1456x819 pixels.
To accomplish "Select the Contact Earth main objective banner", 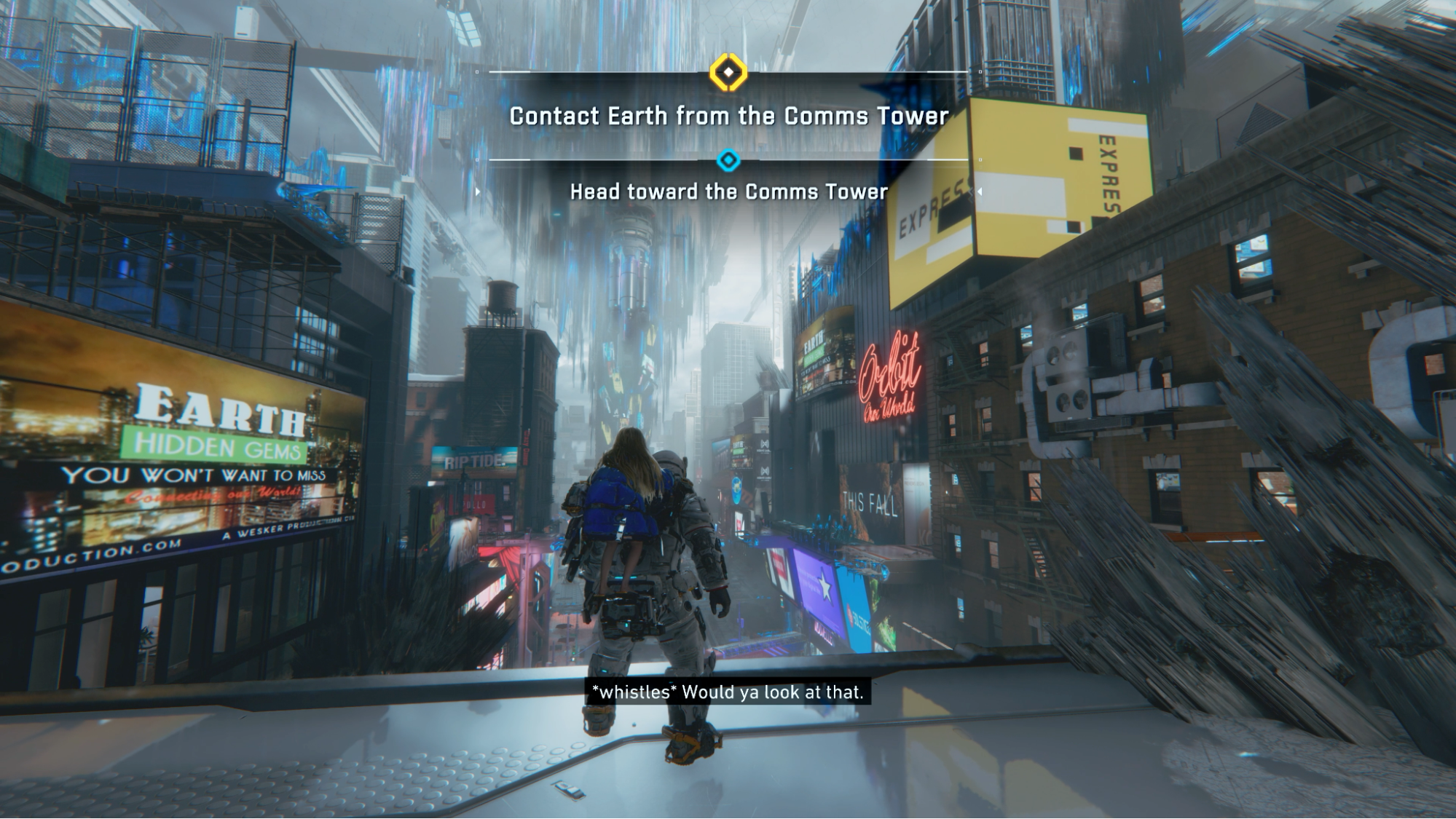I will coord(728,116).
